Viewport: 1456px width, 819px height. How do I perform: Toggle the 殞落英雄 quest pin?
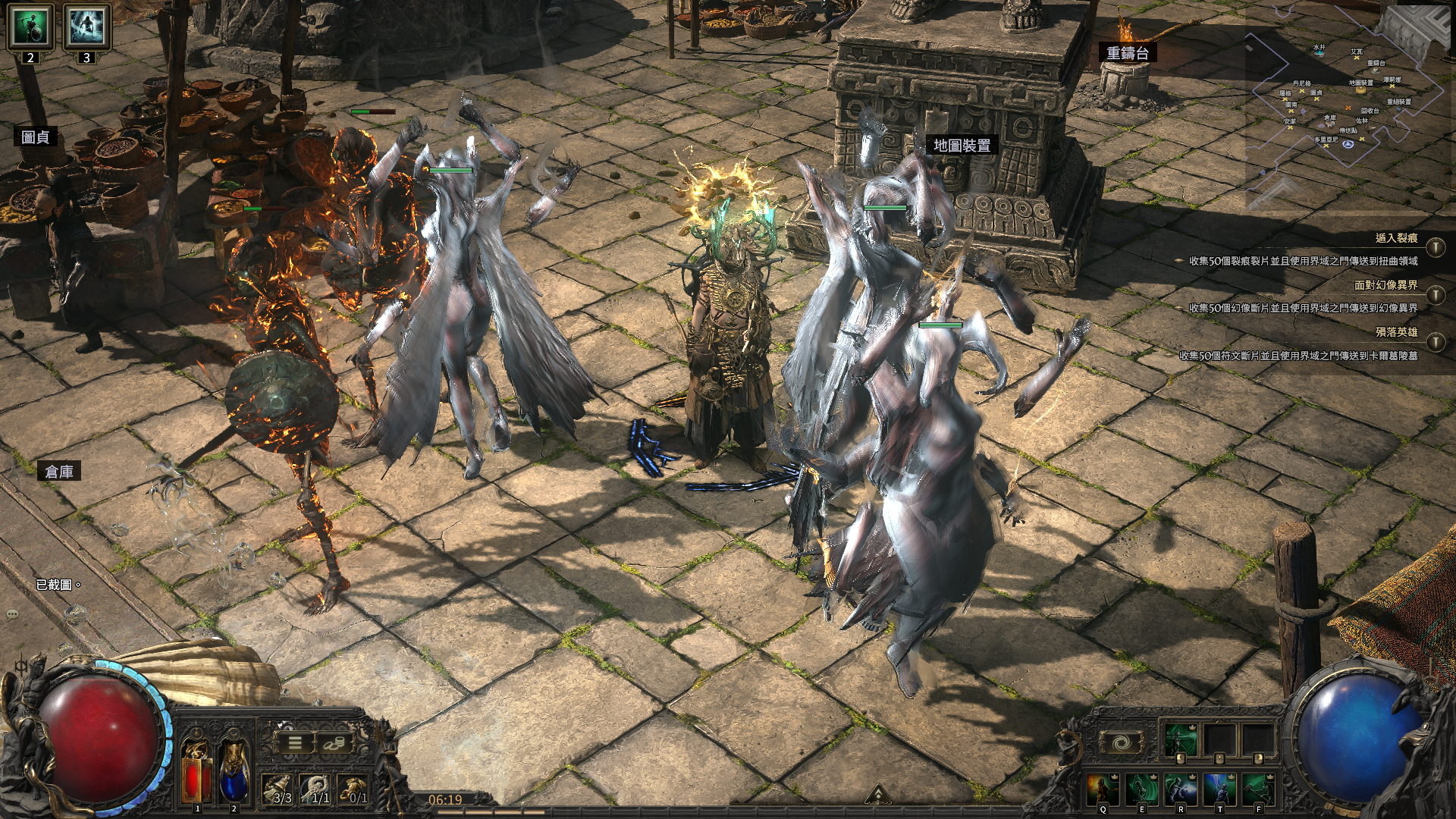point(1436,342)
